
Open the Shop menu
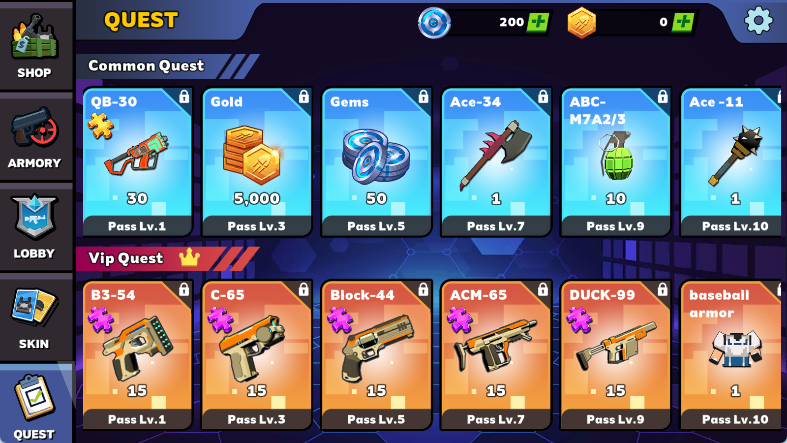[34, 47]
